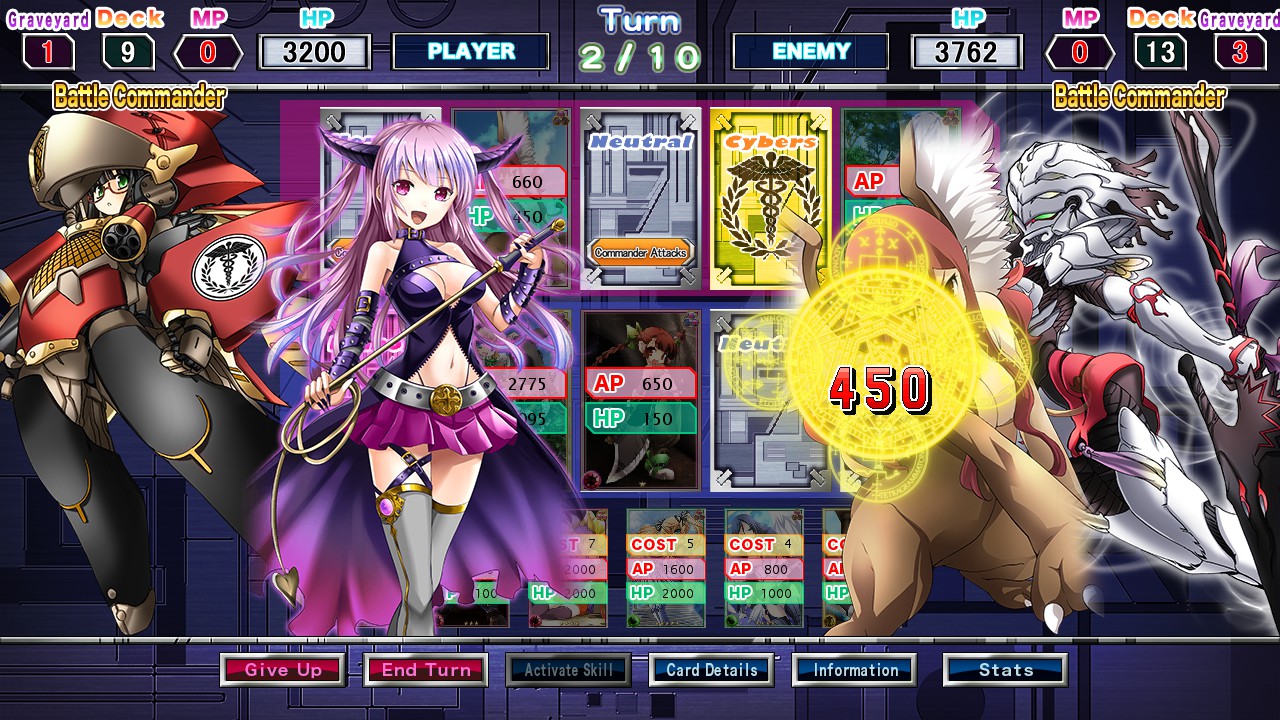Open the Stats panel
Viewport: 1280px width, 720px height.
(x=1004, y=670)
